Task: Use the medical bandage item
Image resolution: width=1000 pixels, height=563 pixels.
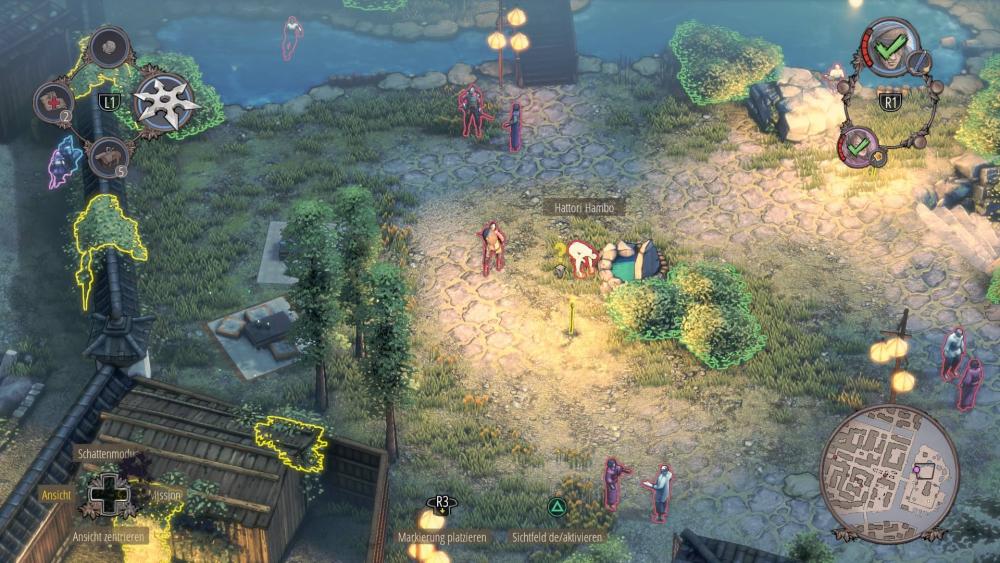Action: coord(54,101)
